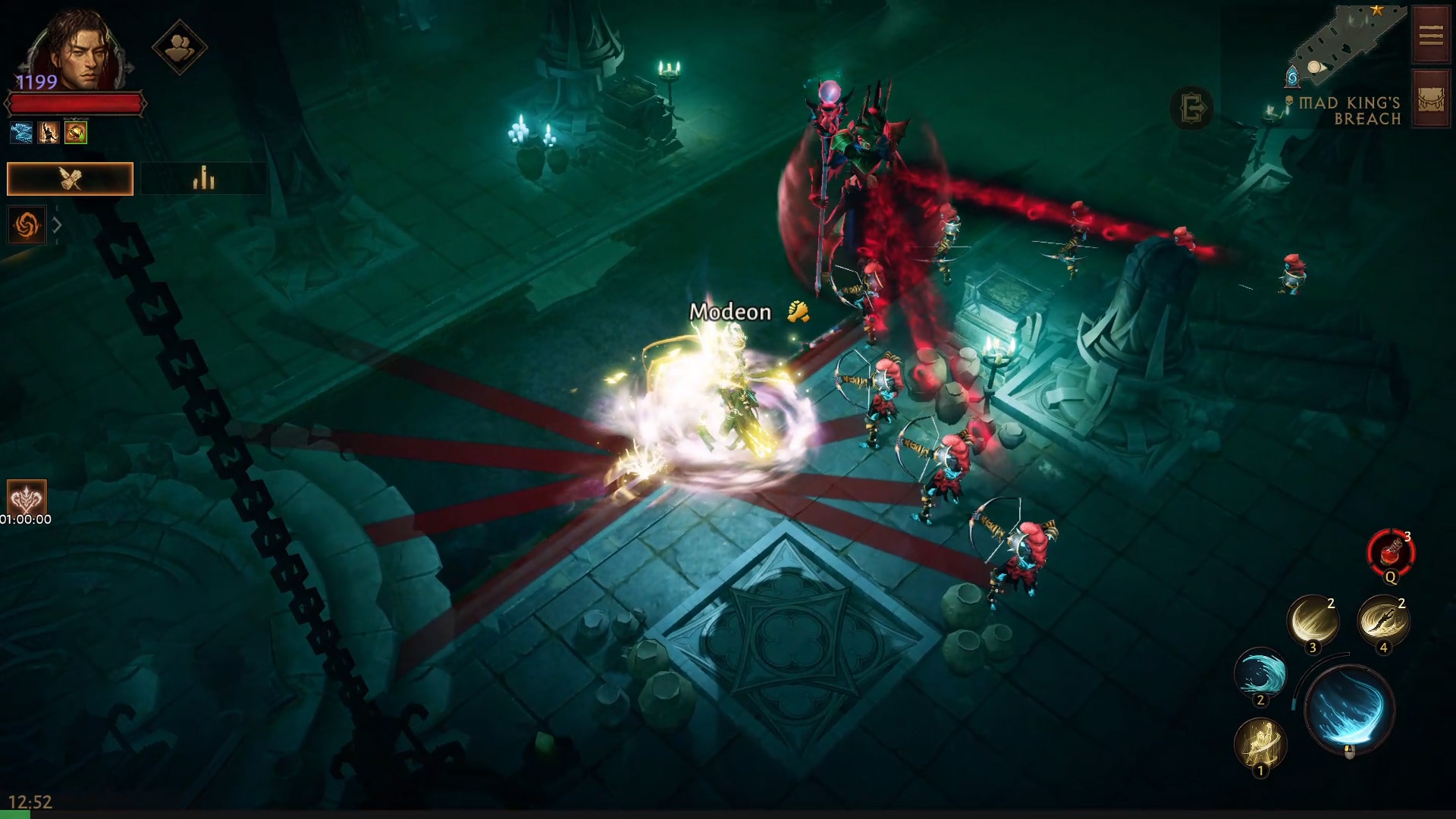Screen dimensions: 1456x819
Task: Click the fiery warrior buff icon
Action: 48,132
